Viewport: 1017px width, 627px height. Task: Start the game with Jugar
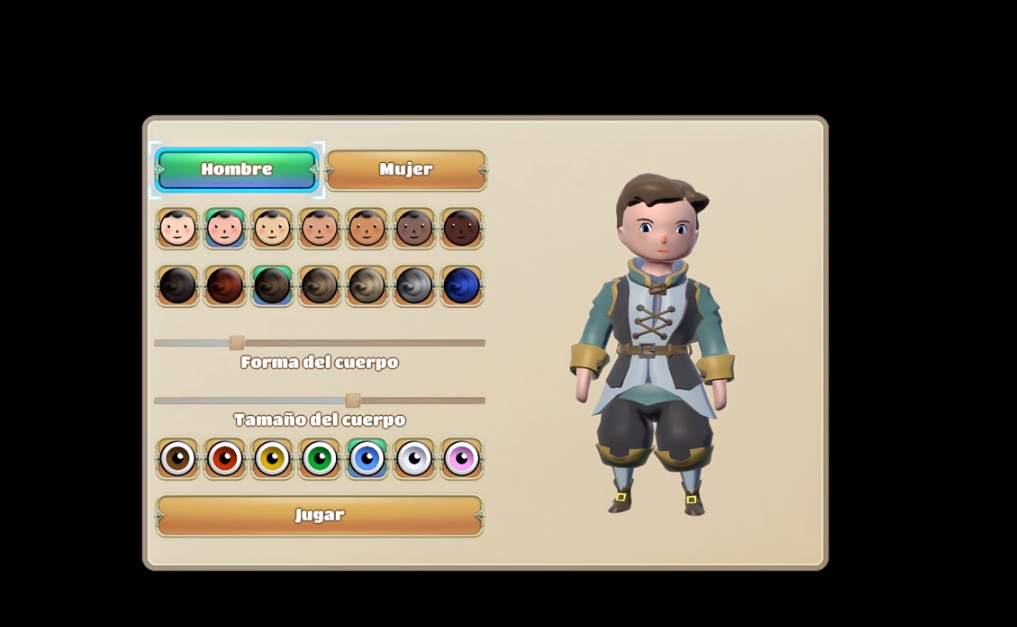click(320, 516)
